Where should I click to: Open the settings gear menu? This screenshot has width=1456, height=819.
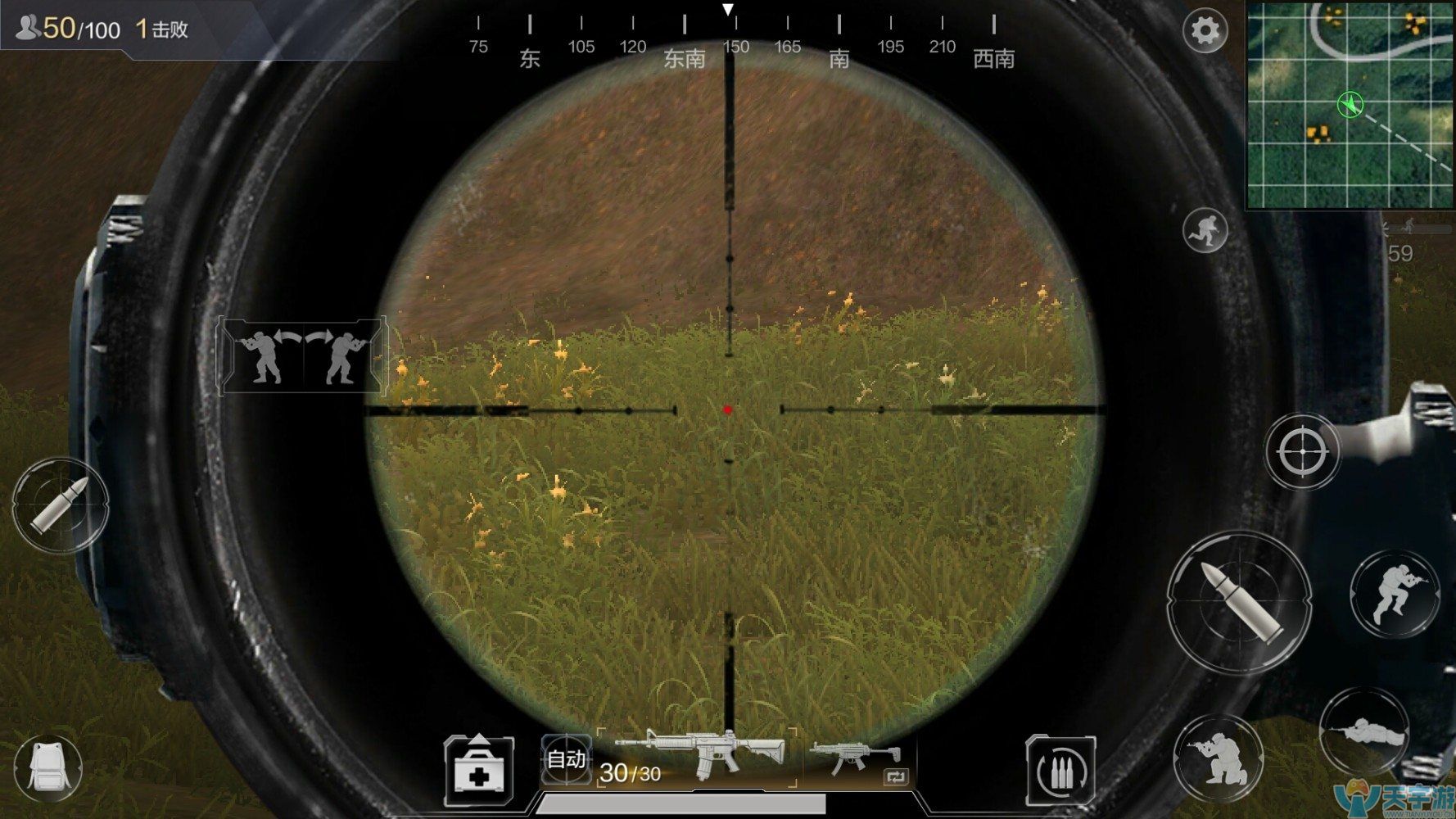pos(1205,31)
